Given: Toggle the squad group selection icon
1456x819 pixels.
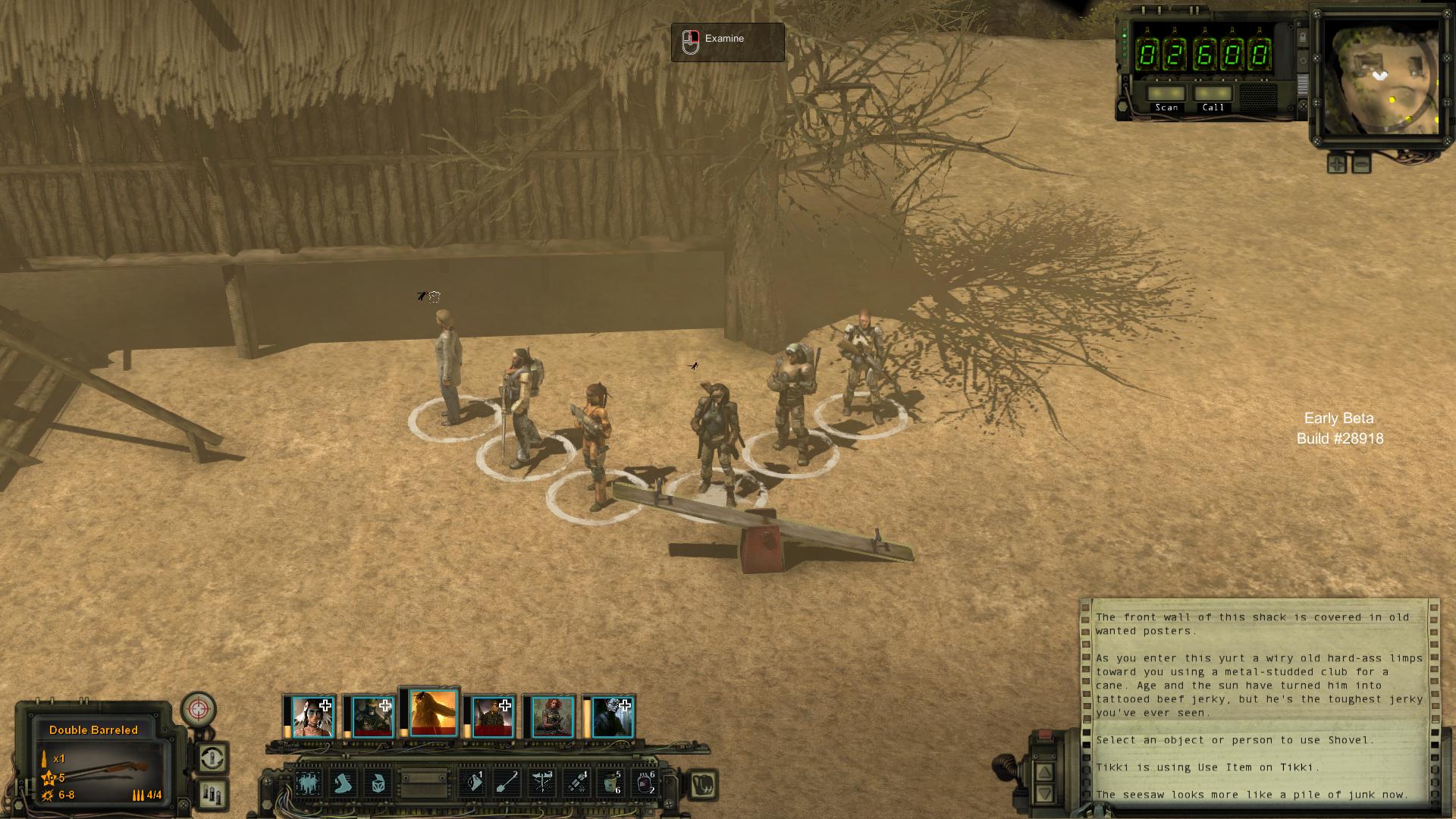Looking at the screenshot, I should (308, 783).
